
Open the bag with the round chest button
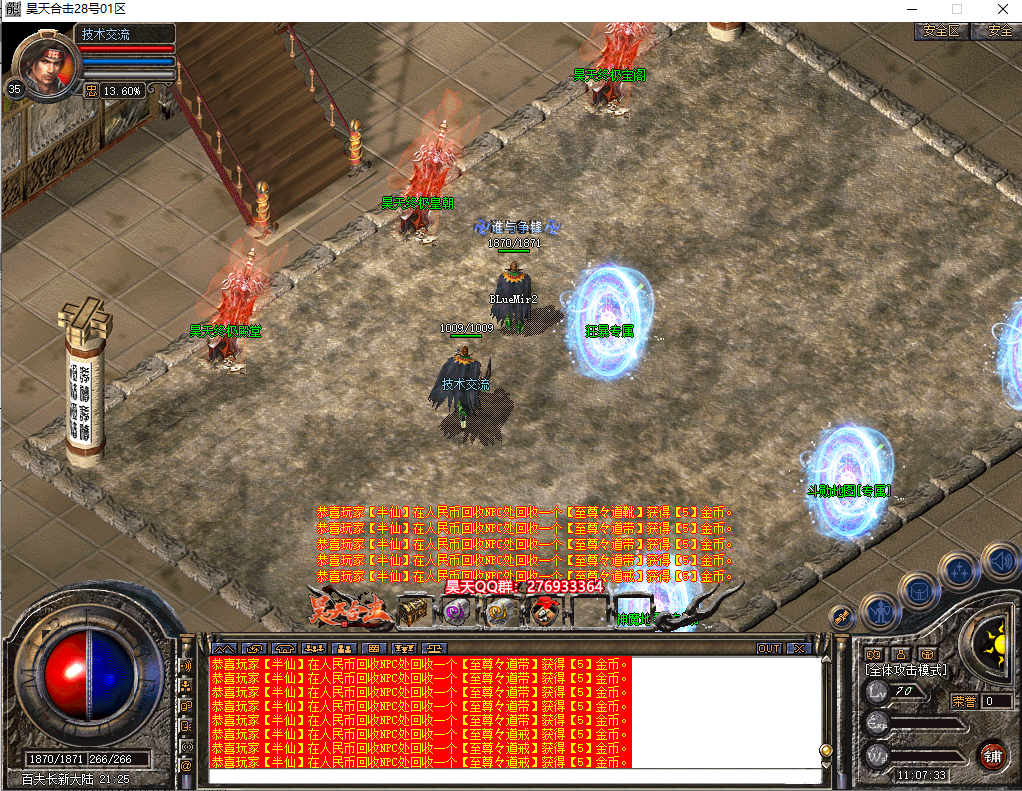point(917,590)
